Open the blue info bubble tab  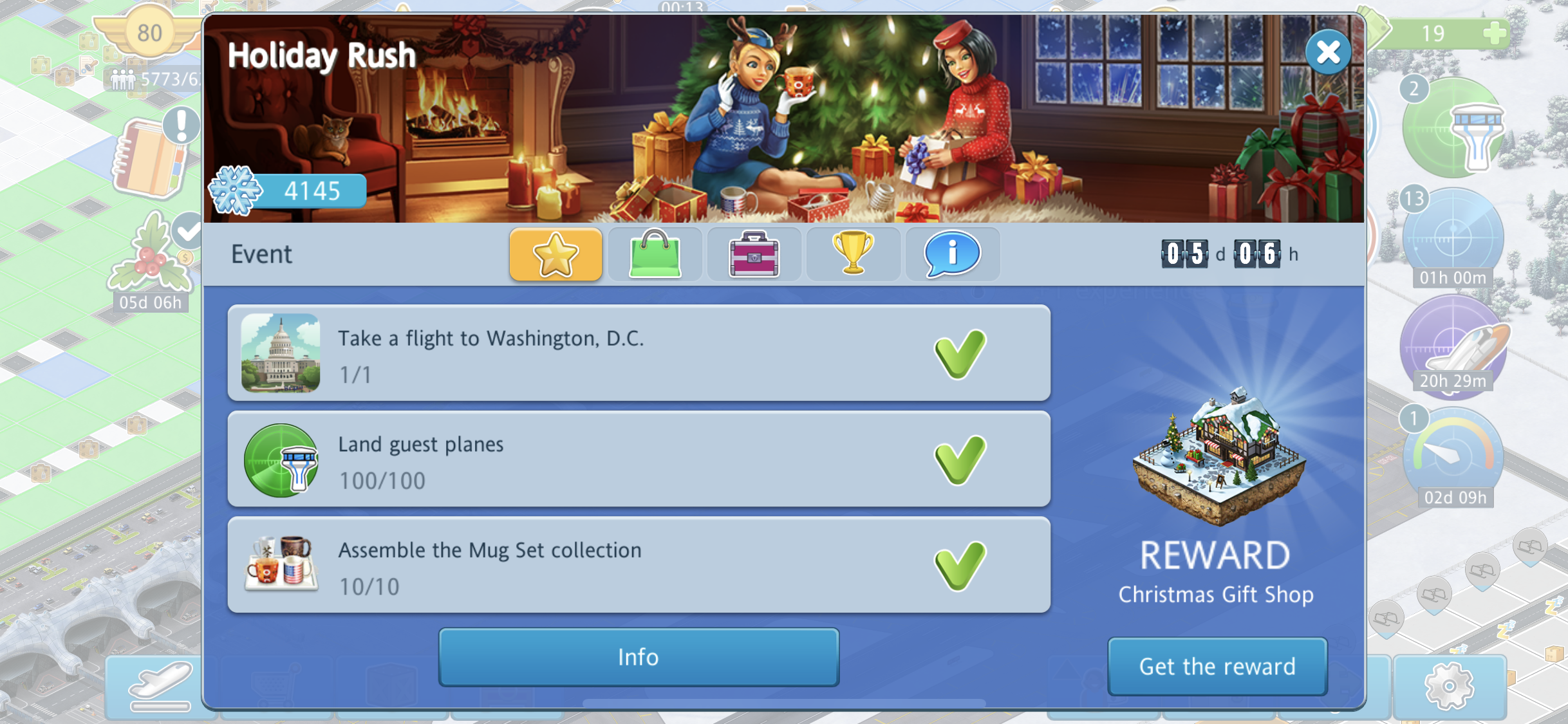click(x=952, y=254)
